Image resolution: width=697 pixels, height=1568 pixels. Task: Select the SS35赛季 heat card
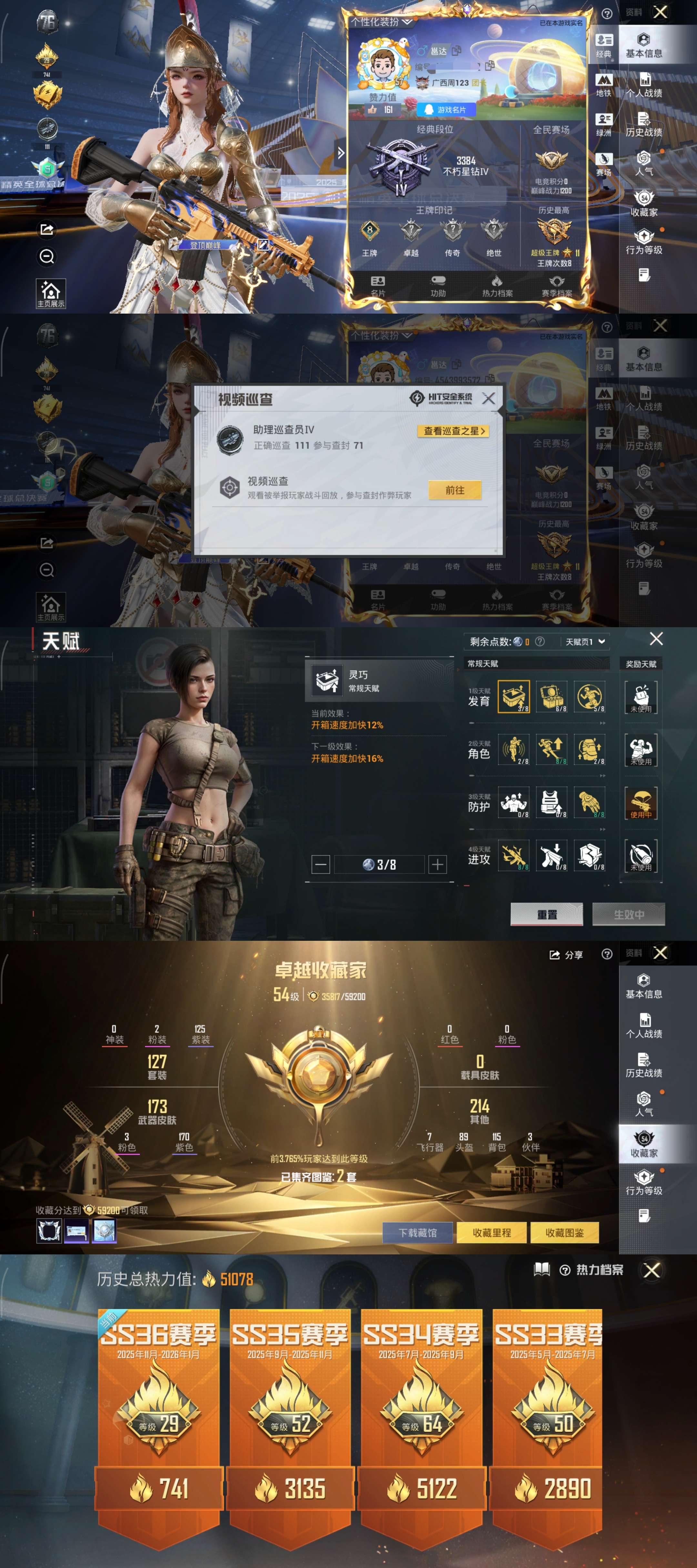click(290, 1412)
